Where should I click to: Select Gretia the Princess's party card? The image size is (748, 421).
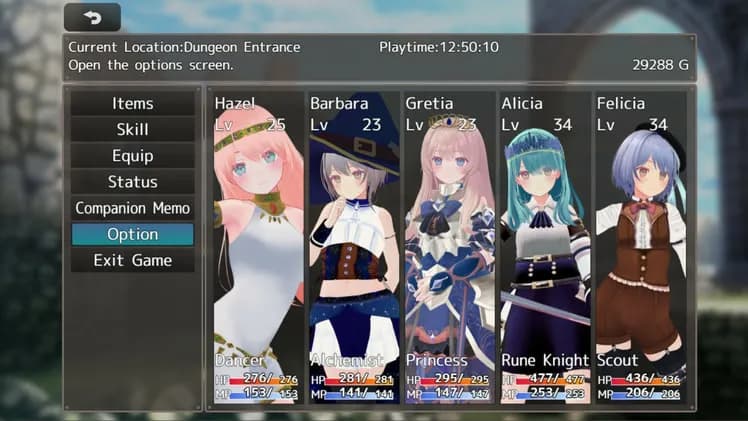coord(448,248)
